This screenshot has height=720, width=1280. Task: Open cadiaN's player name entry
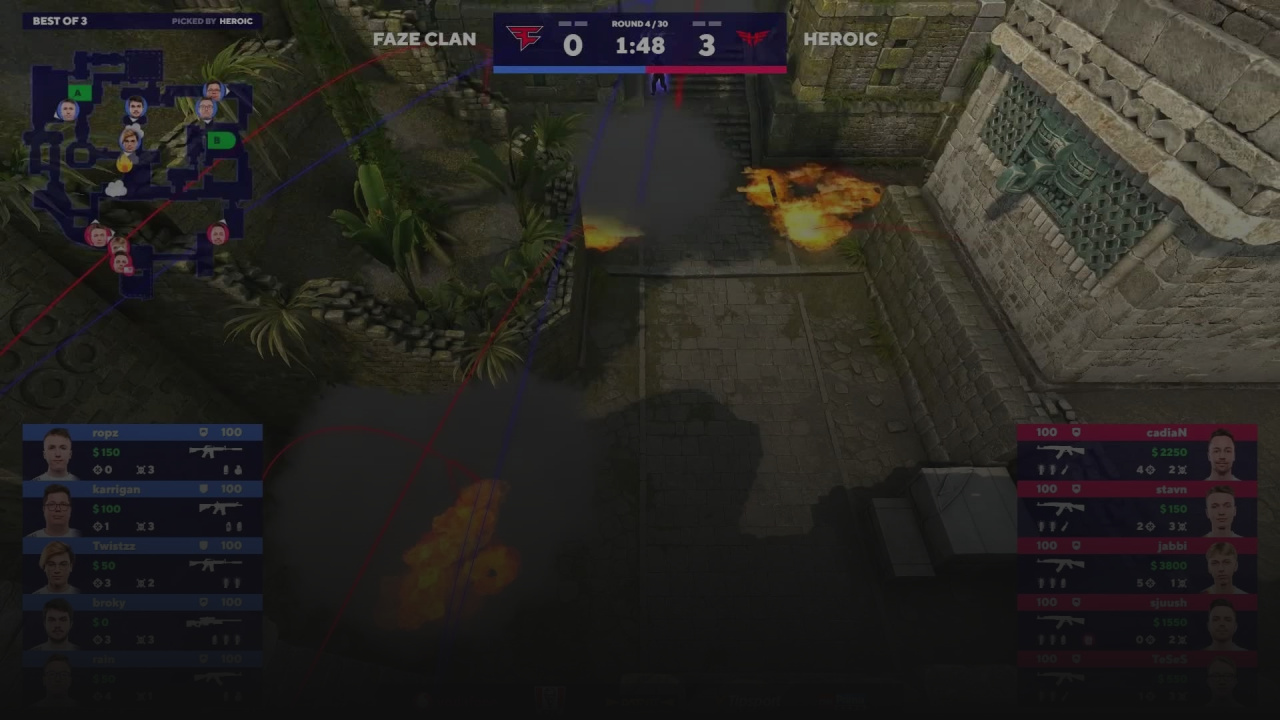(x=1167, y=432)
